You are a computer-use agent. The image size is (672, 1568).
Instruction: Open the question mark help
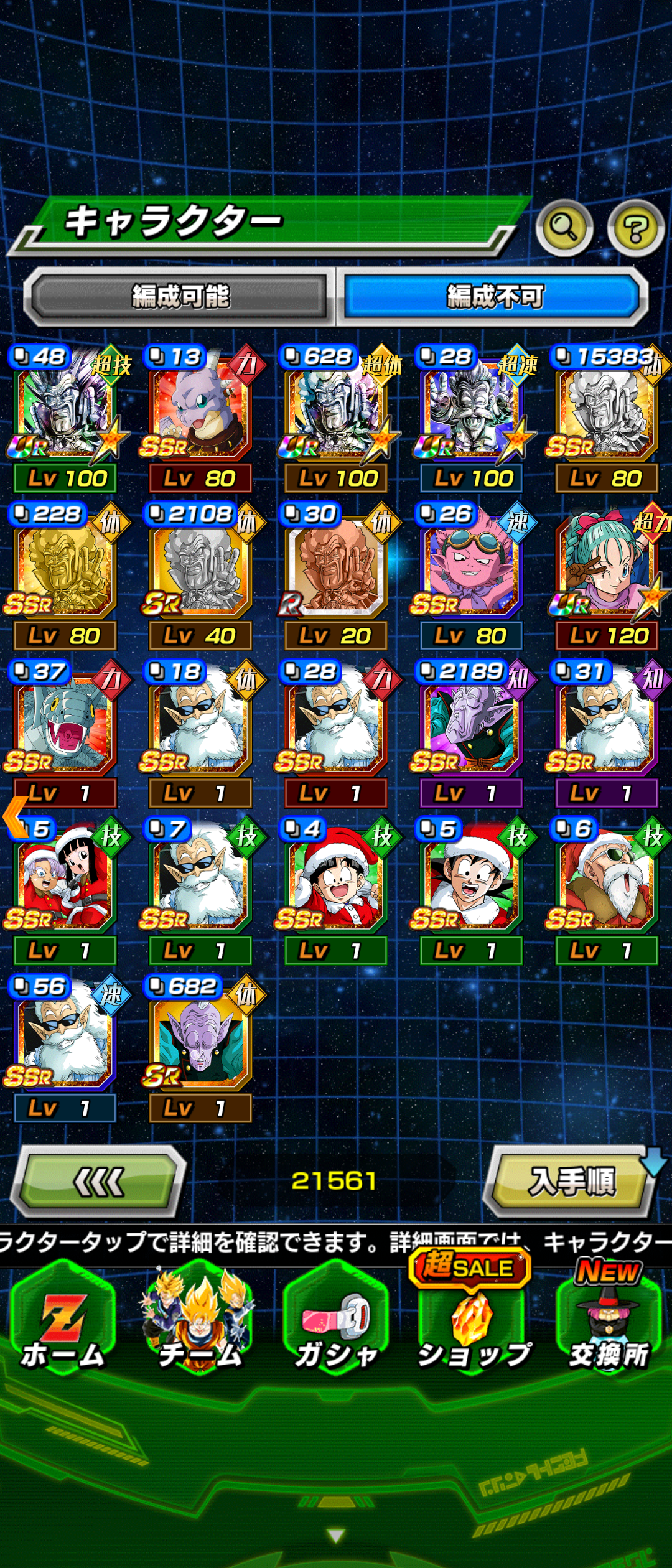click(635, 228)
